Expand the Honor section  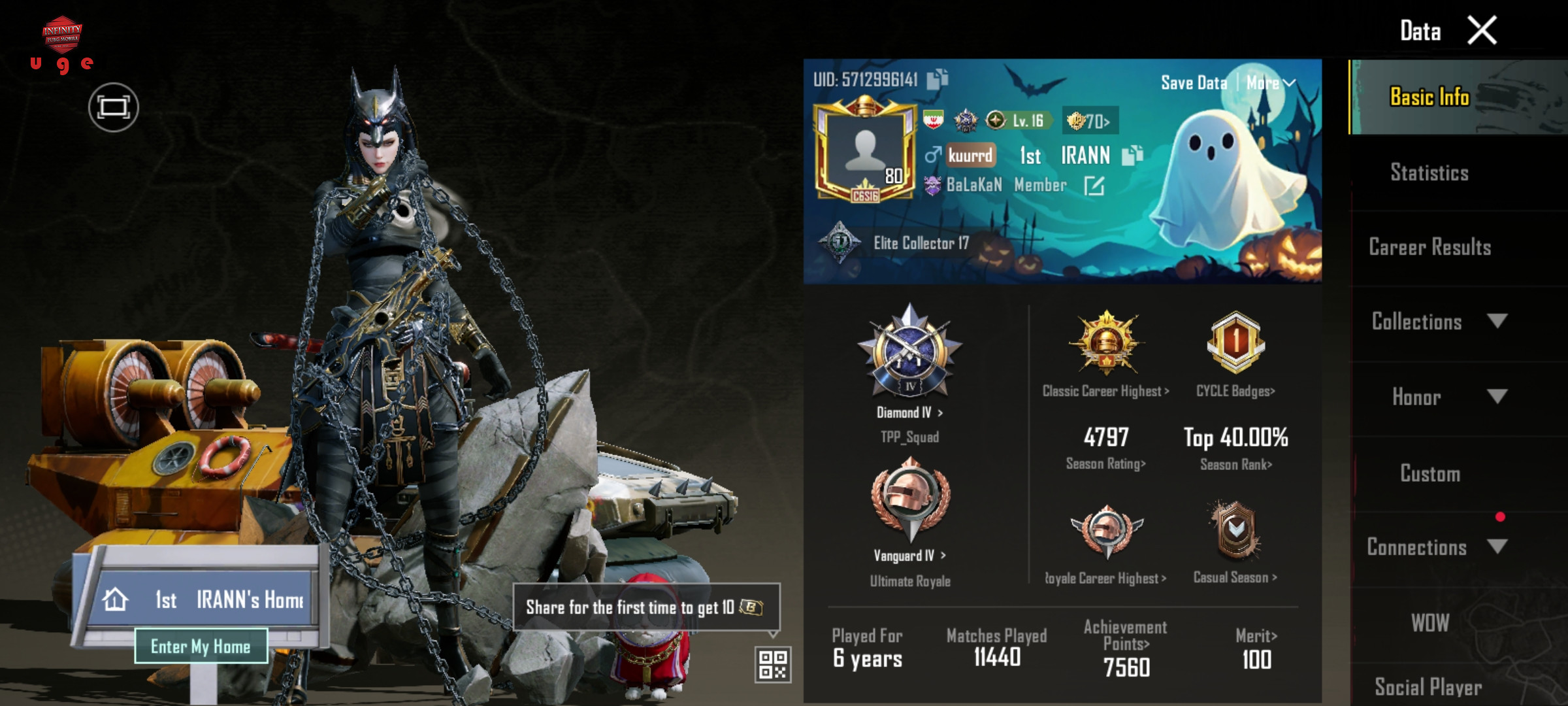pos(1437,397)
